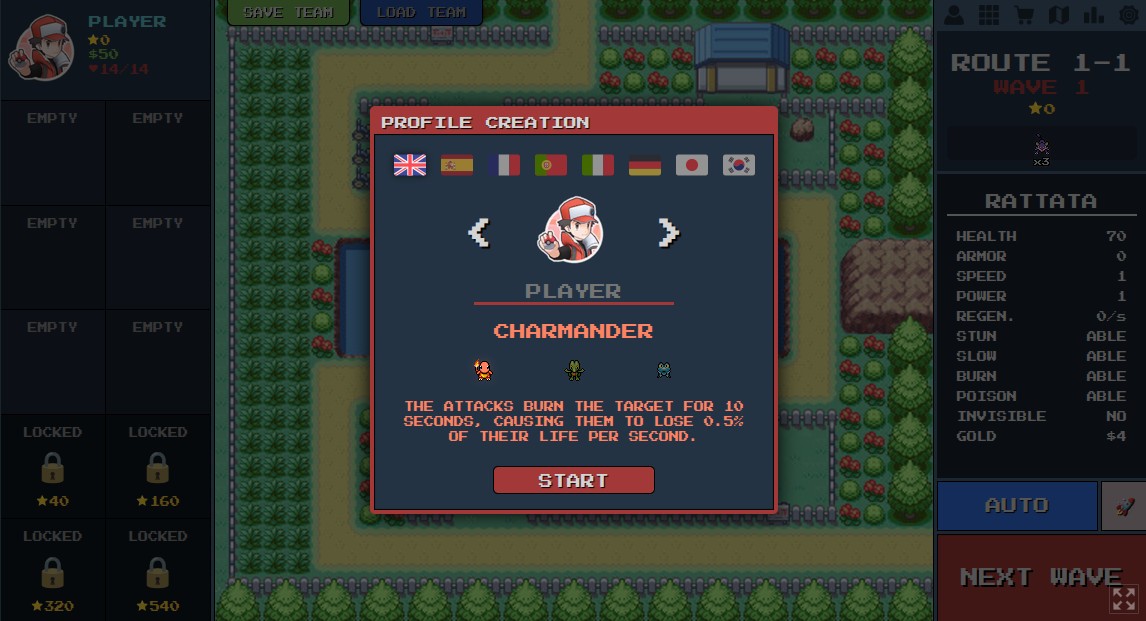Switch language to the French flag
Screen dimensions: 1146x621
(504, 165)
